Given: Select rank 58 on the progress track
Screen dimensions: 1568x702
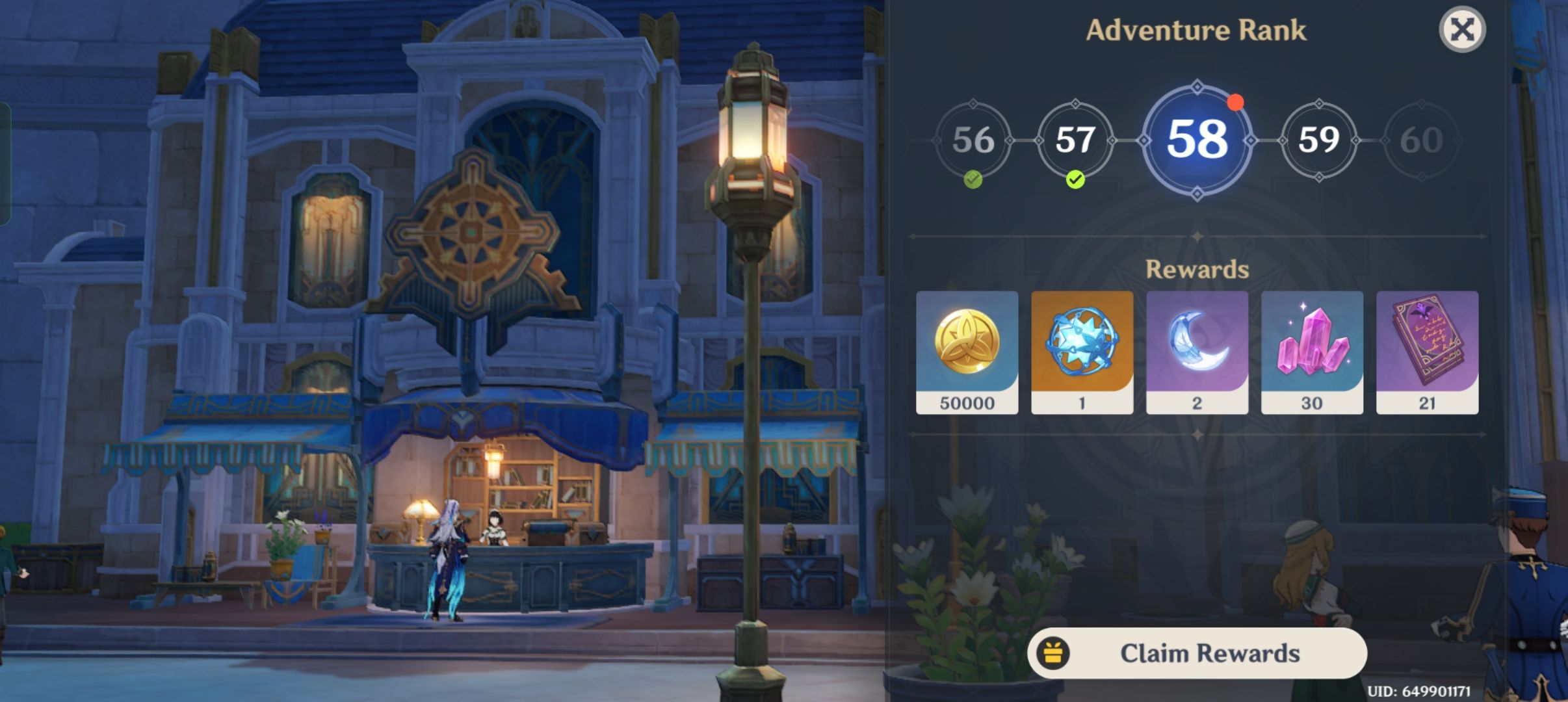Looking at the screenshot, I should coord(1198,140).
